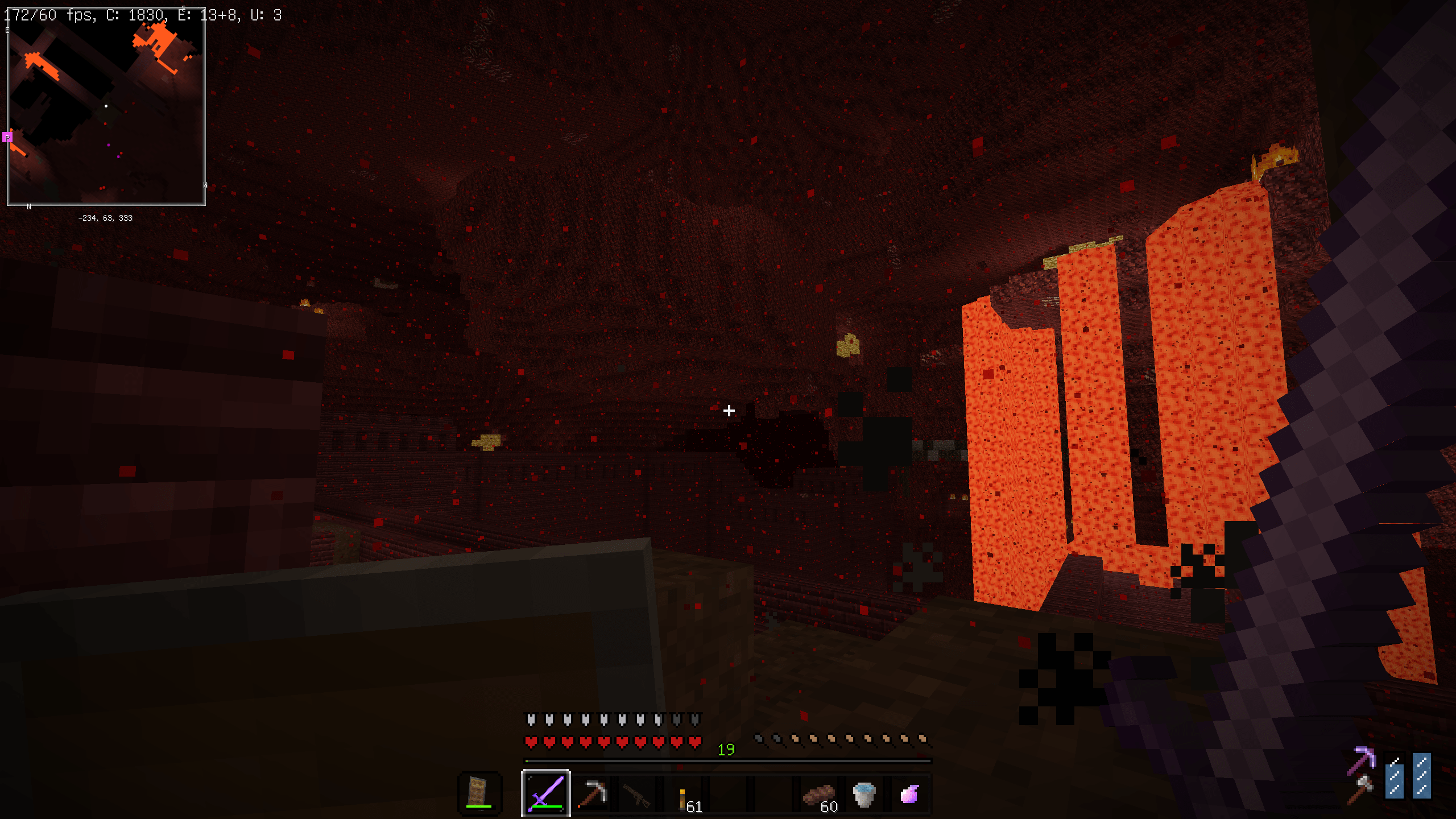Click the white player dot at minimap center
Image resolution: width=1456 pixels, height=819 pixels.
pyautogui.click(x=106, y=105)
